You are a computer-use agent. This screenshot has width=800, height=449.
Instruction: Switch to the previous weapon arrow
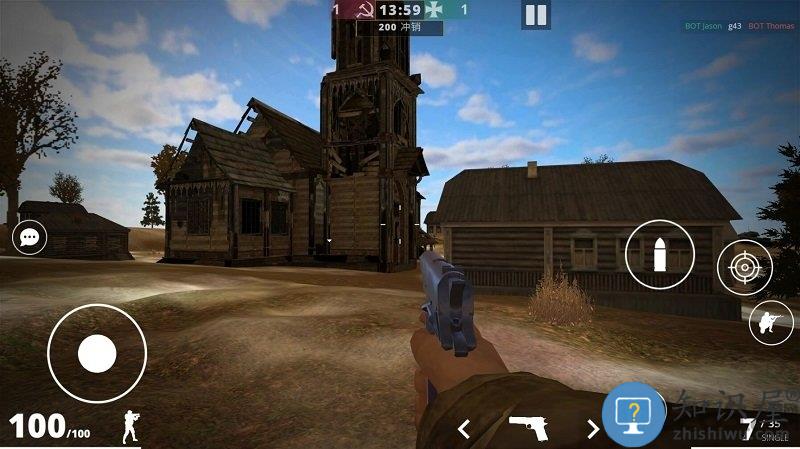point(464,429)
